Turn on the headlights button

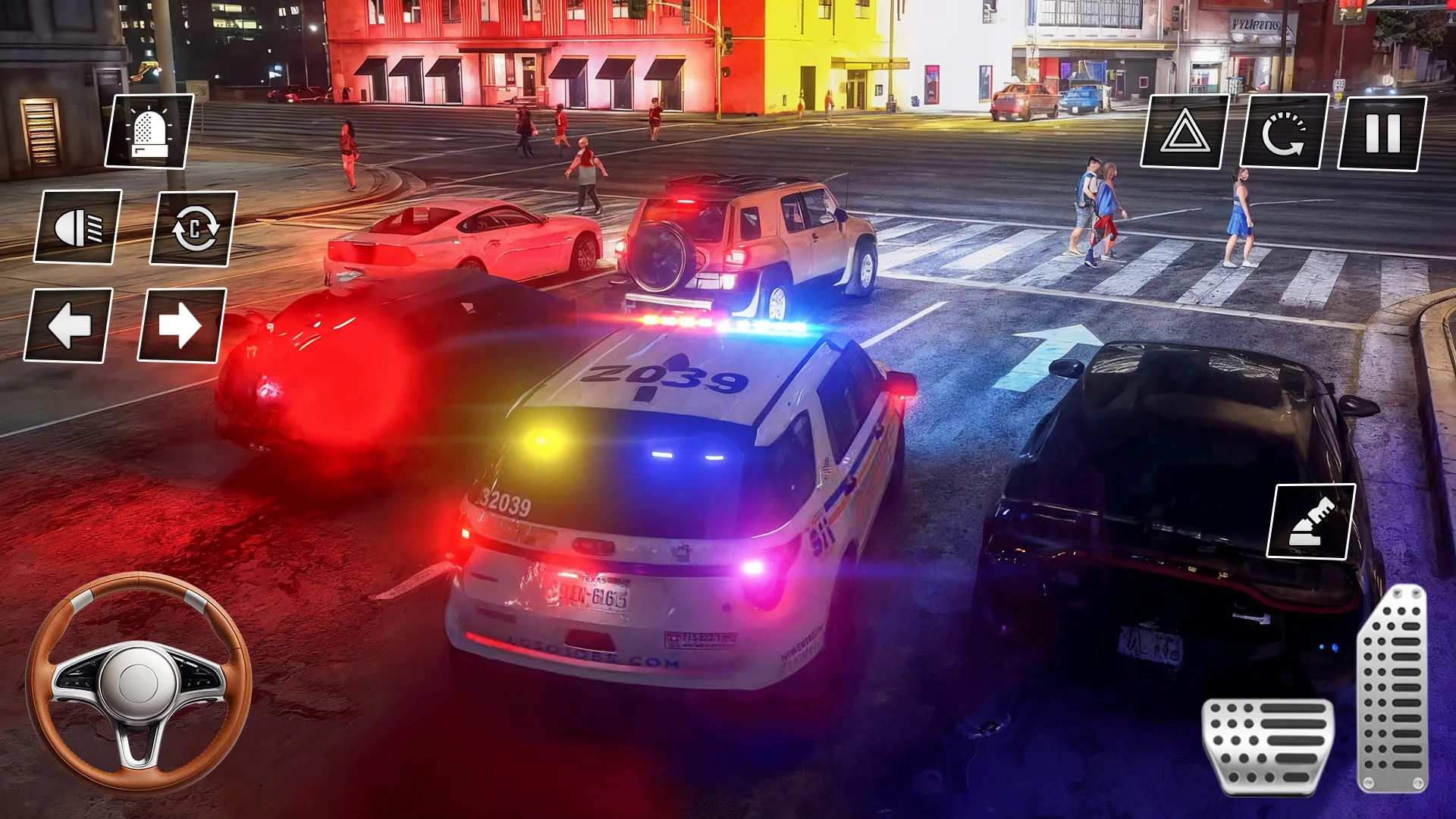(78, 227)
